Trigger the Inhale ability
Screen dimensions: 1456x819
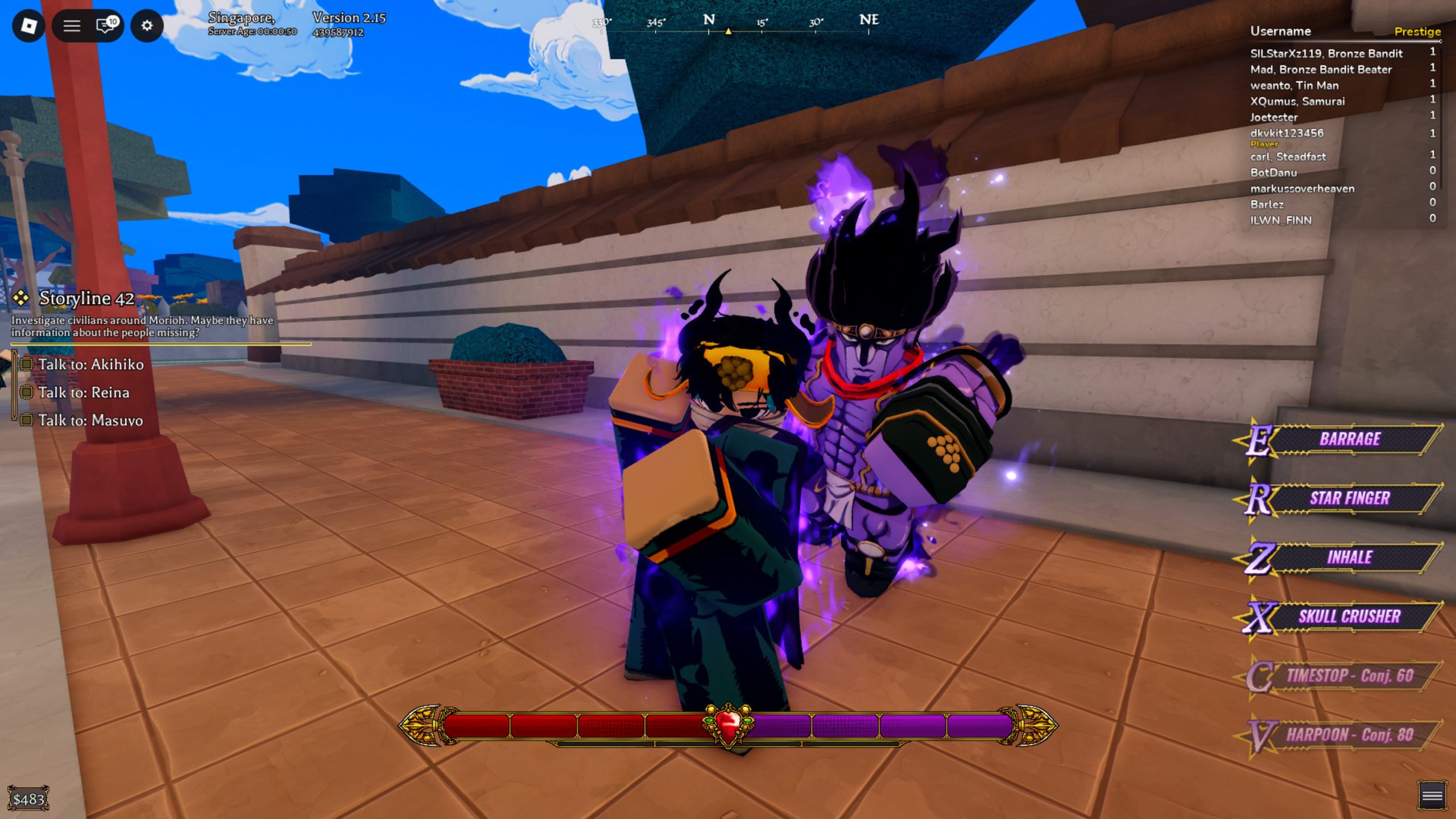[1349, 557]
